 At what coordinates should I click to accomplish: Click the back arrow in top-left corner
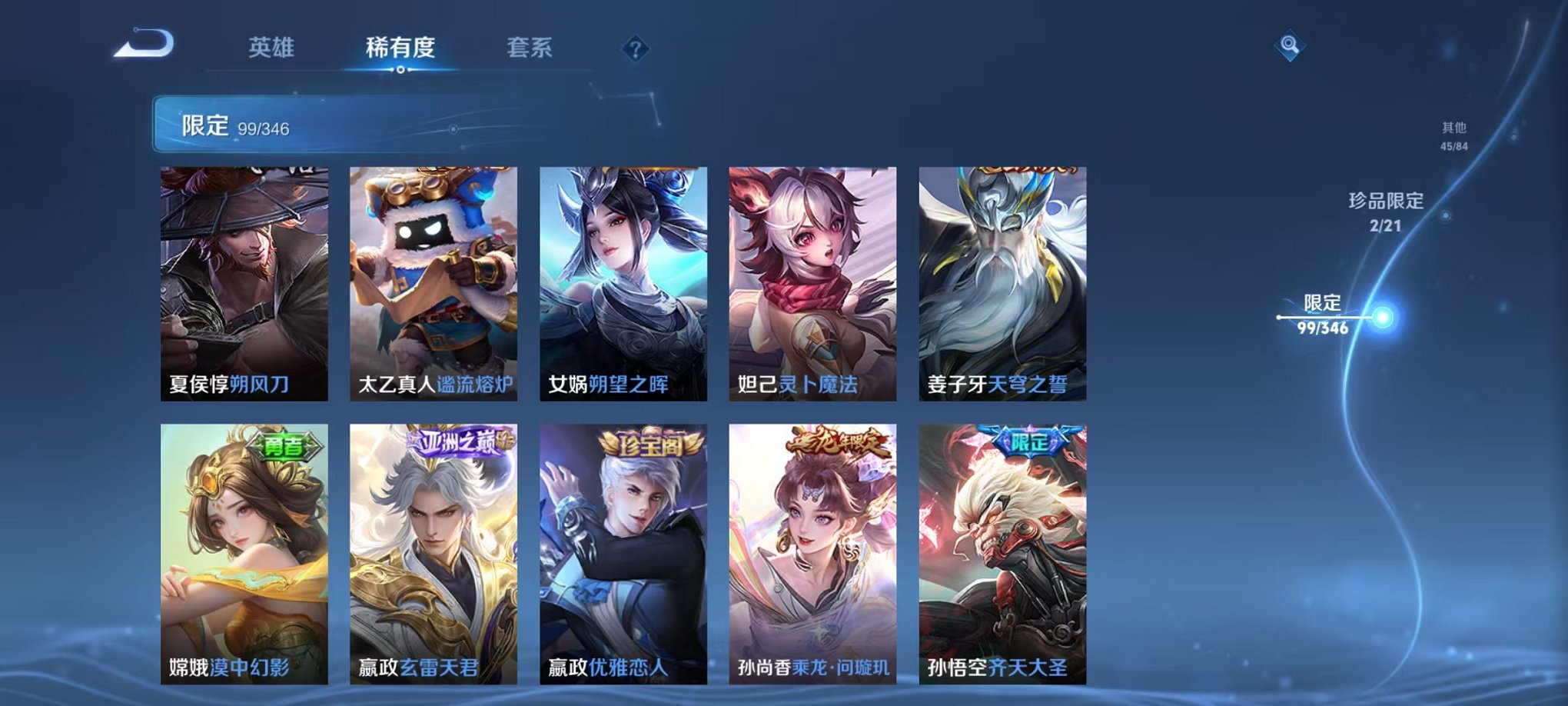point(148,48)
